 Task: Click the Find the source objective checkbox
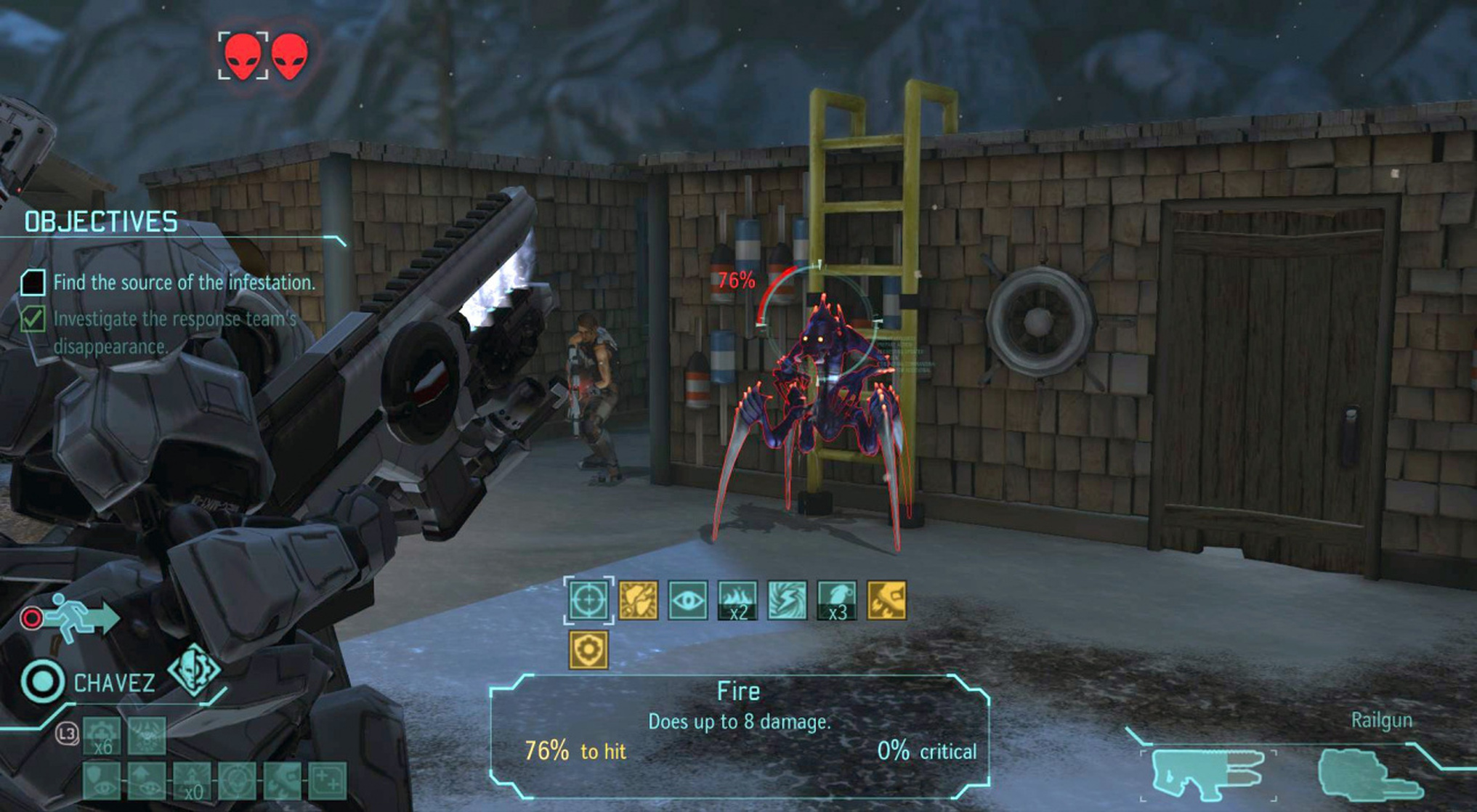tap(33, 283)
